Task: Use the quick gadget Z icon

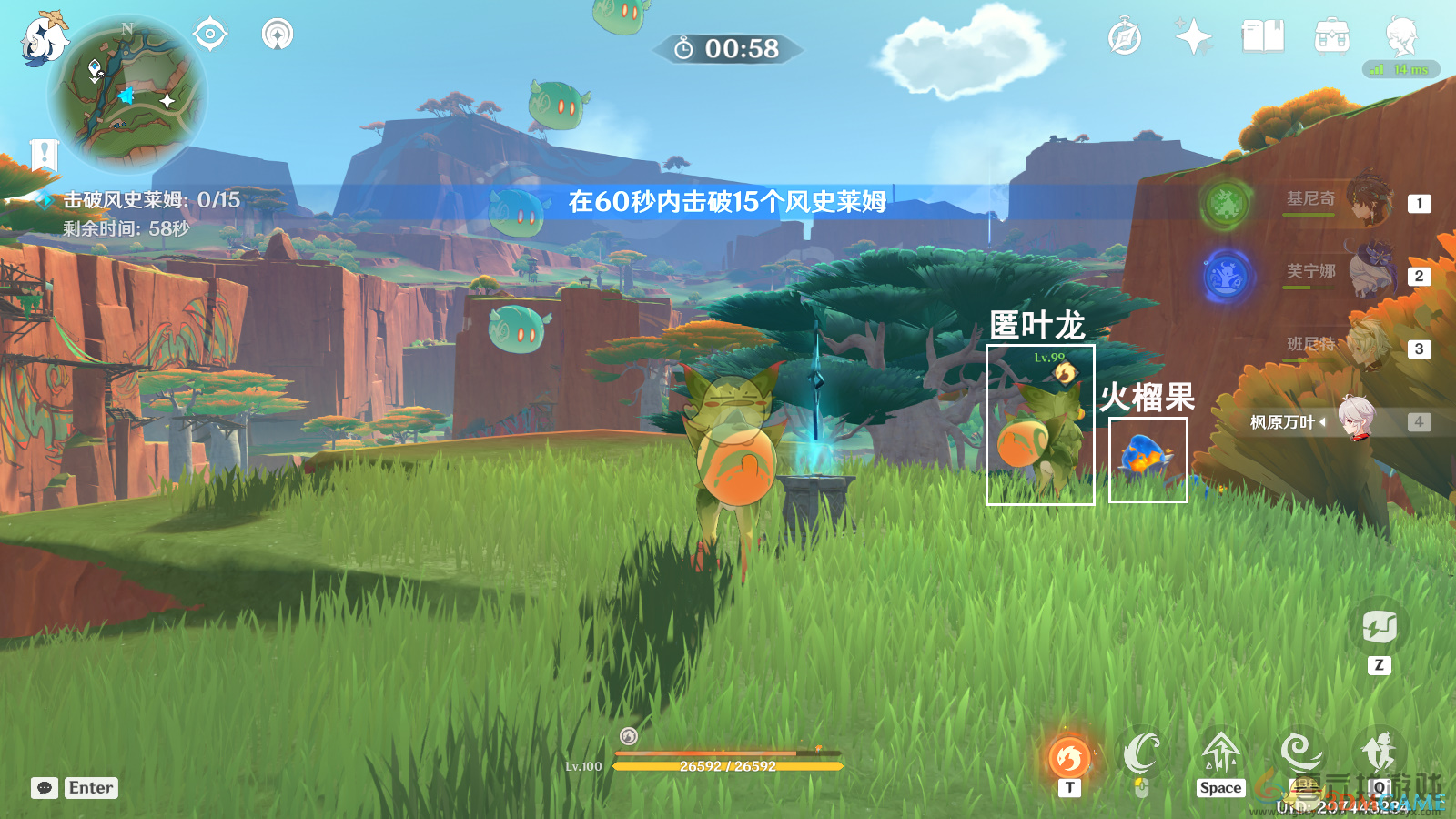Action: click(x=1381, y=629)
